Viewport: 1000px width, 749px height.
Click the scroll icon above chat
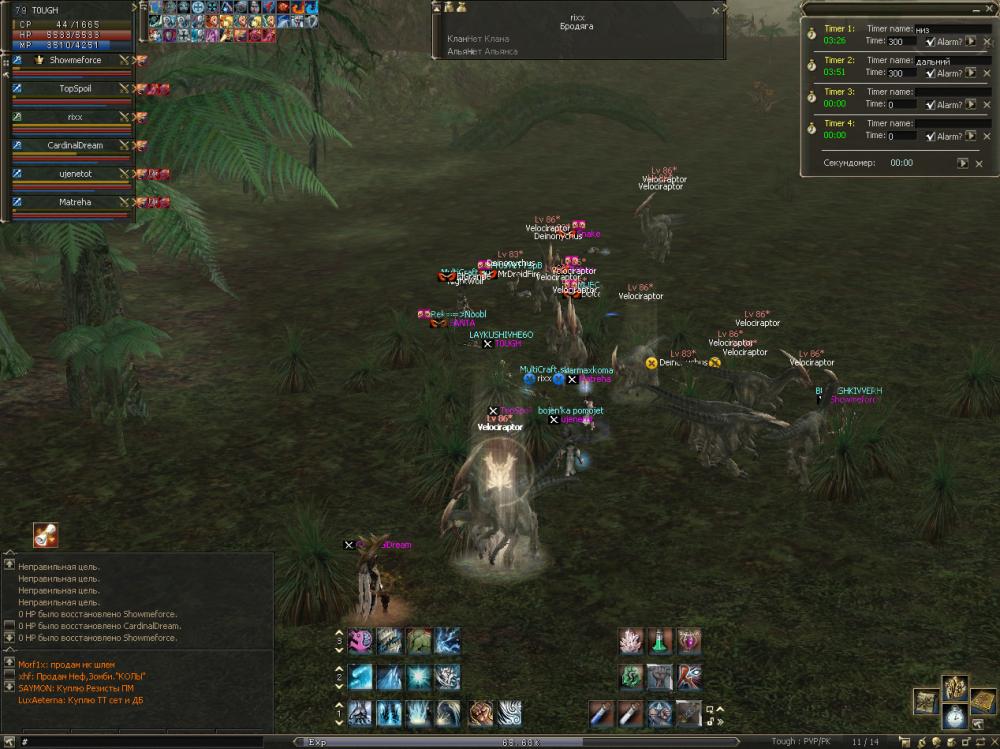coord(45,535)
